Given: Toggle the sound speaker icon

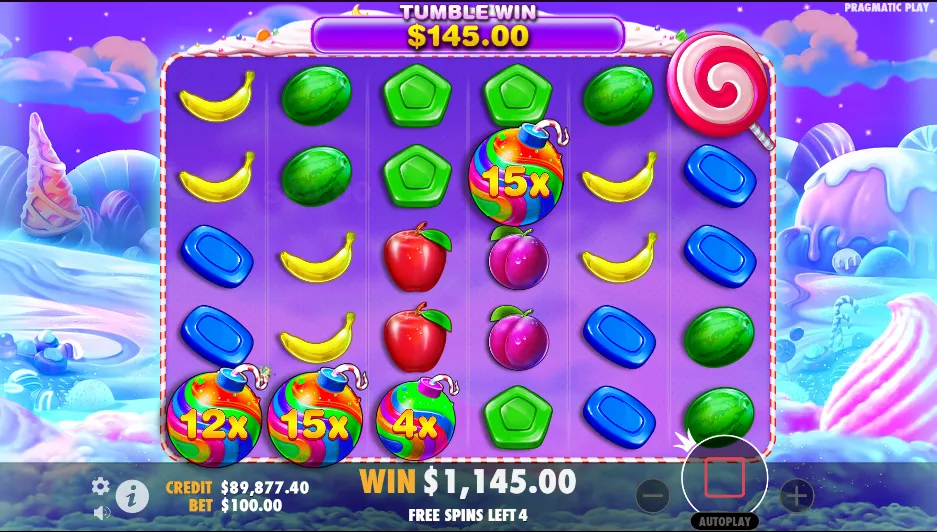Looking at the screenshot, I should point(101,513).
